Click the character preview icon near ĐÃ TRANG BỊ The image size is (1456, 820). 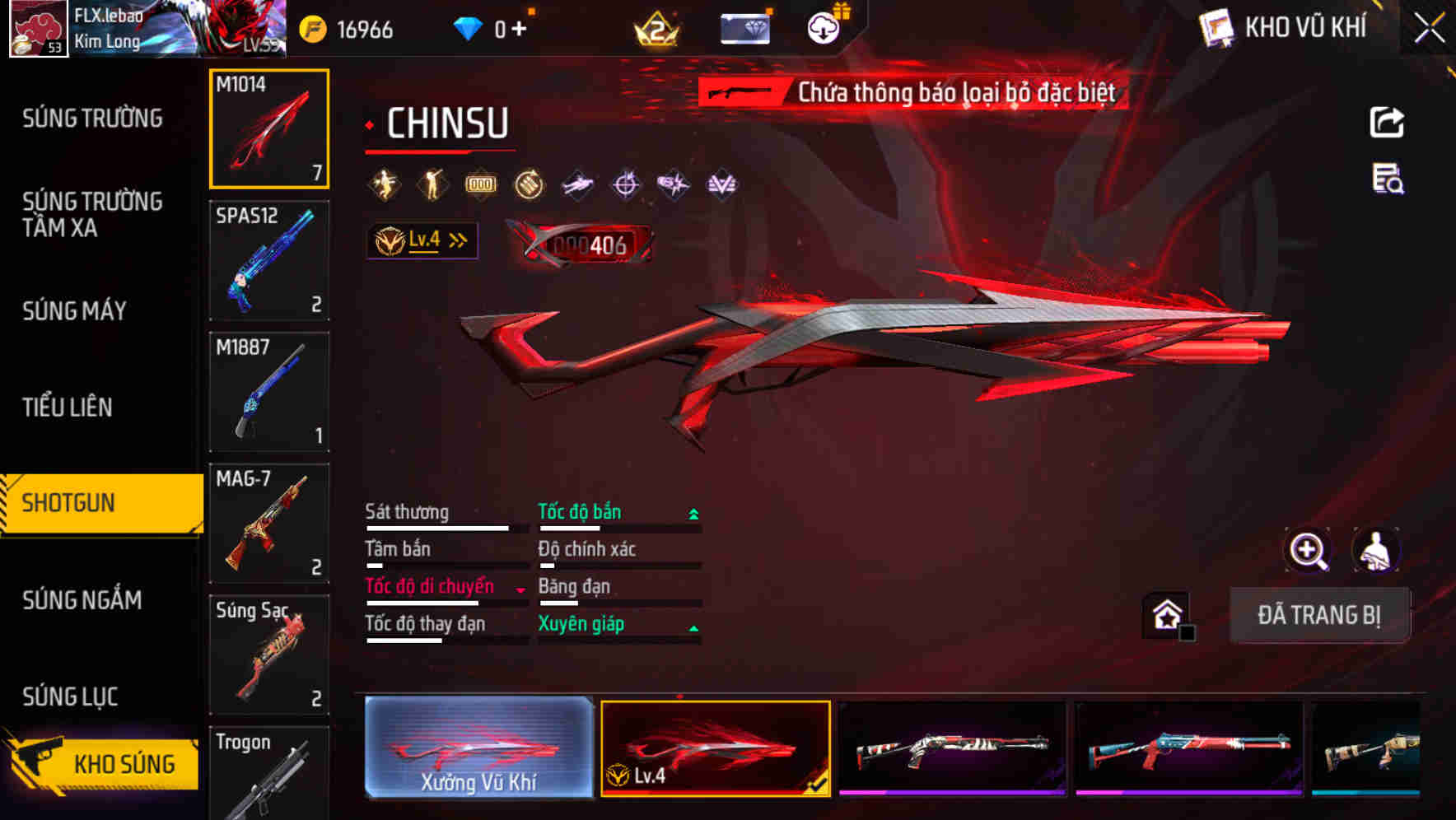tap(1378, 550)
